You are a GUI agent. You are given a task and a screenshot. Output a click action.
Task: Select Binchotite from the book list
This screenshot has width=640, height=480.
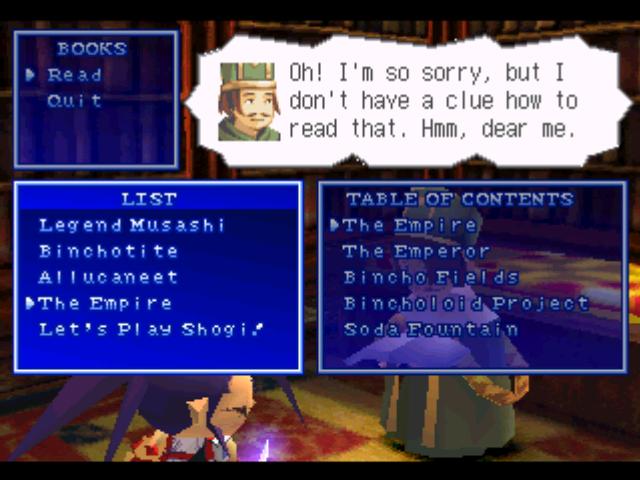click(x=108, y=251)
